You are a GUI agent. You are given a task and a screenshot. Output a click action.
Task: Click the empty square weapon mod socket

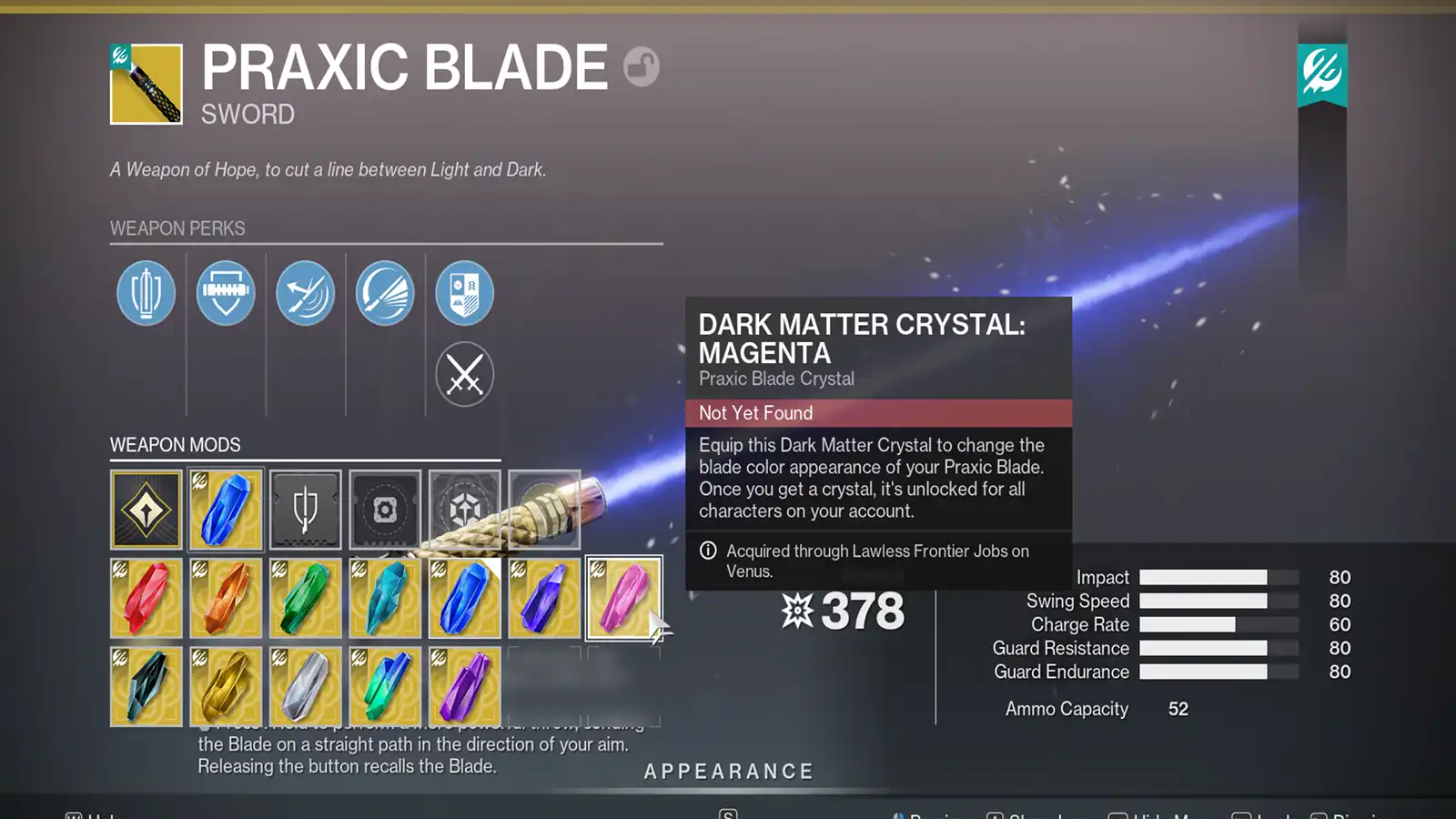coord(384,510)
